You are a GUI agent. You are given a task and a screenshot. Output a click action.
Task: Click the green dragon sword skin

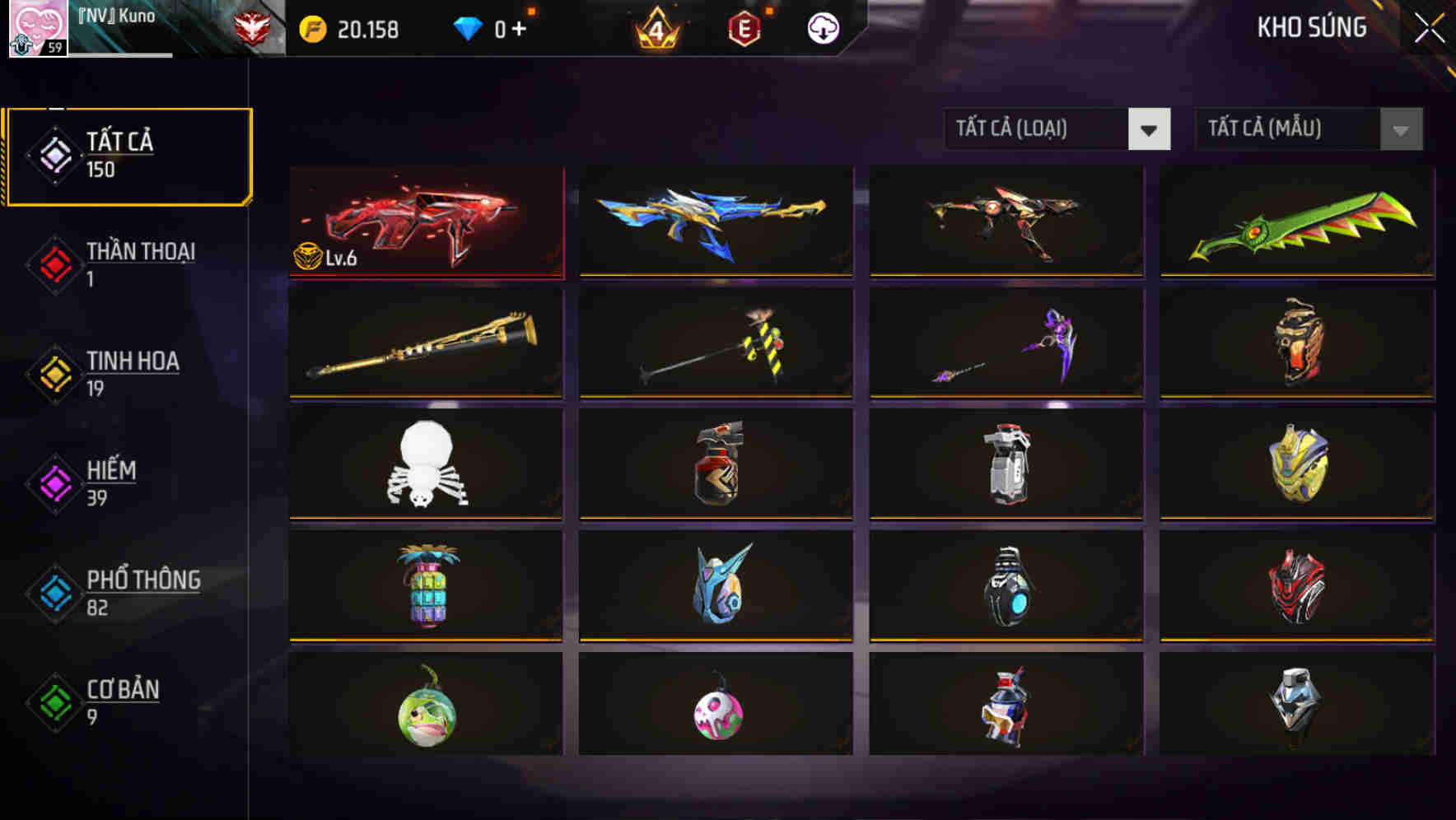click(x=1295, y=222)
